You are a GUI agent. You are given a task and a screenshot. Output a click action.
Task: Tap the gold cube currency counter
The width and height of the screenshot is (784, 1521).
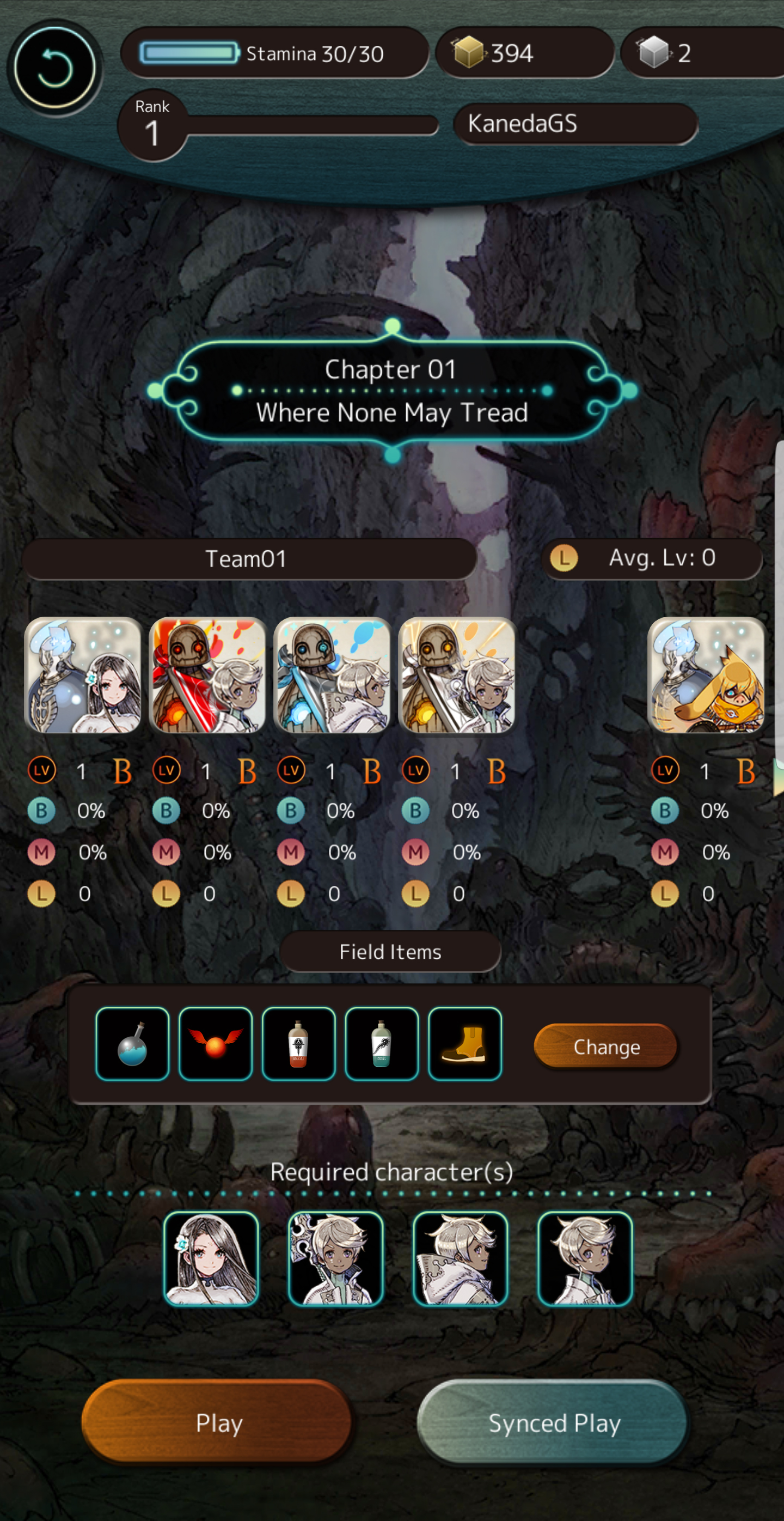pyautogui.click(x=524, y=53)
